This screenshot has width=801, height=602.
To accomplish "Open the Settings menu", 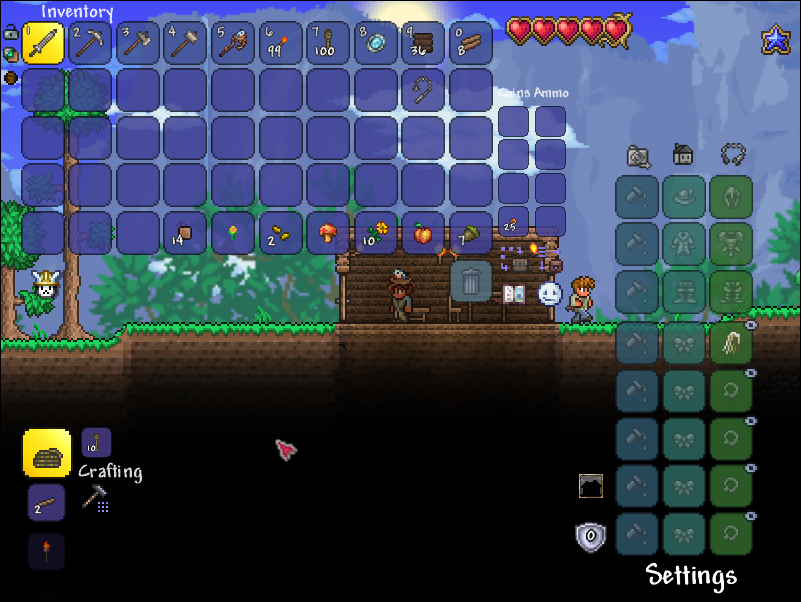I will coord(691,575).
